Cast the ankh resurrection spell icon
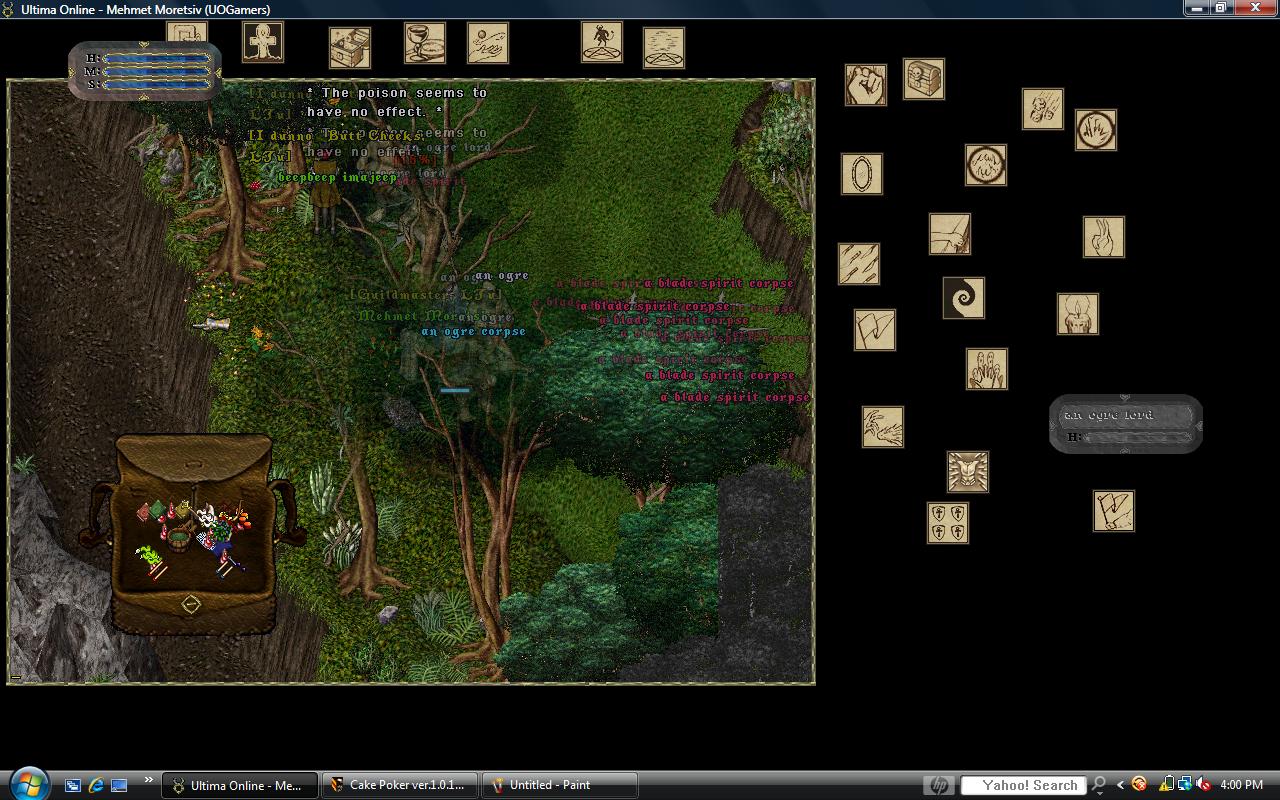 pos(263,42)
